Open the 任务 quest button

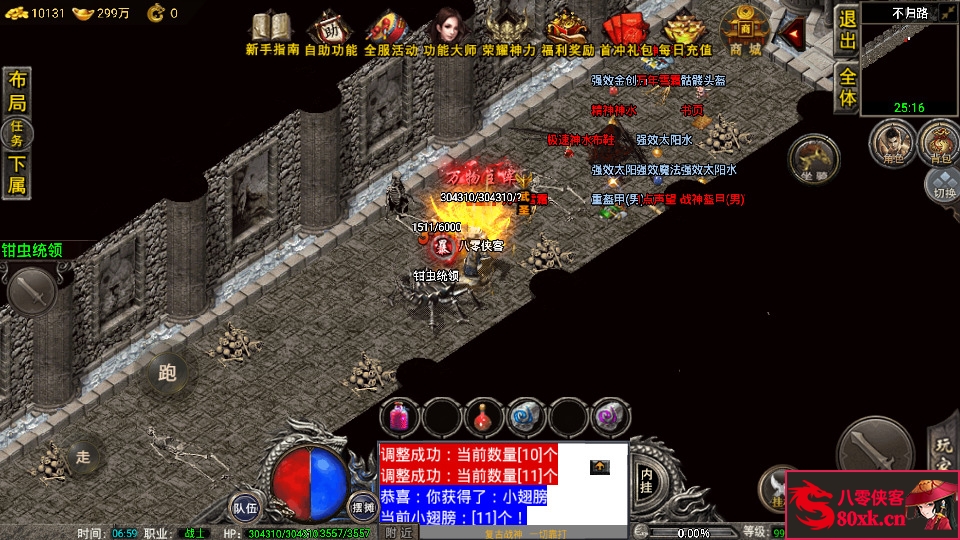(x=17, y=133)
